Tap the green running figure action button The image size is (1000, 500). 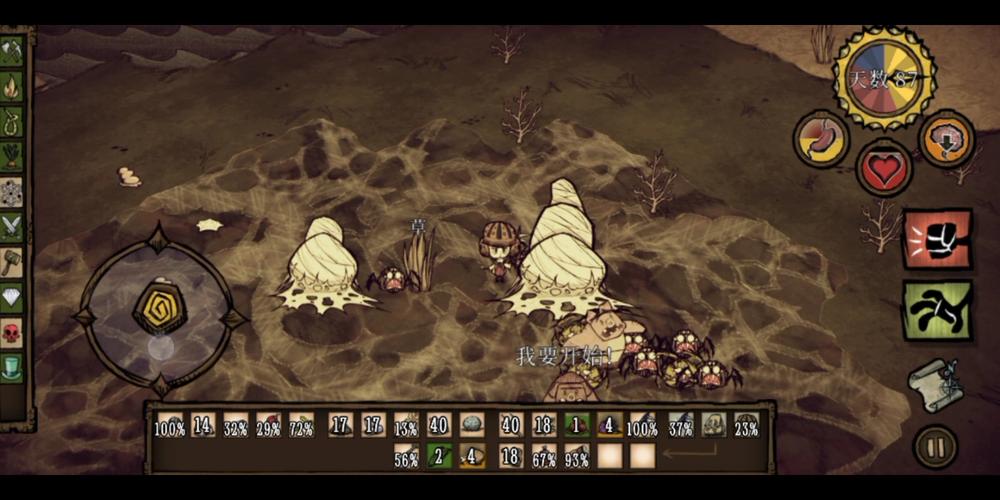937,310
